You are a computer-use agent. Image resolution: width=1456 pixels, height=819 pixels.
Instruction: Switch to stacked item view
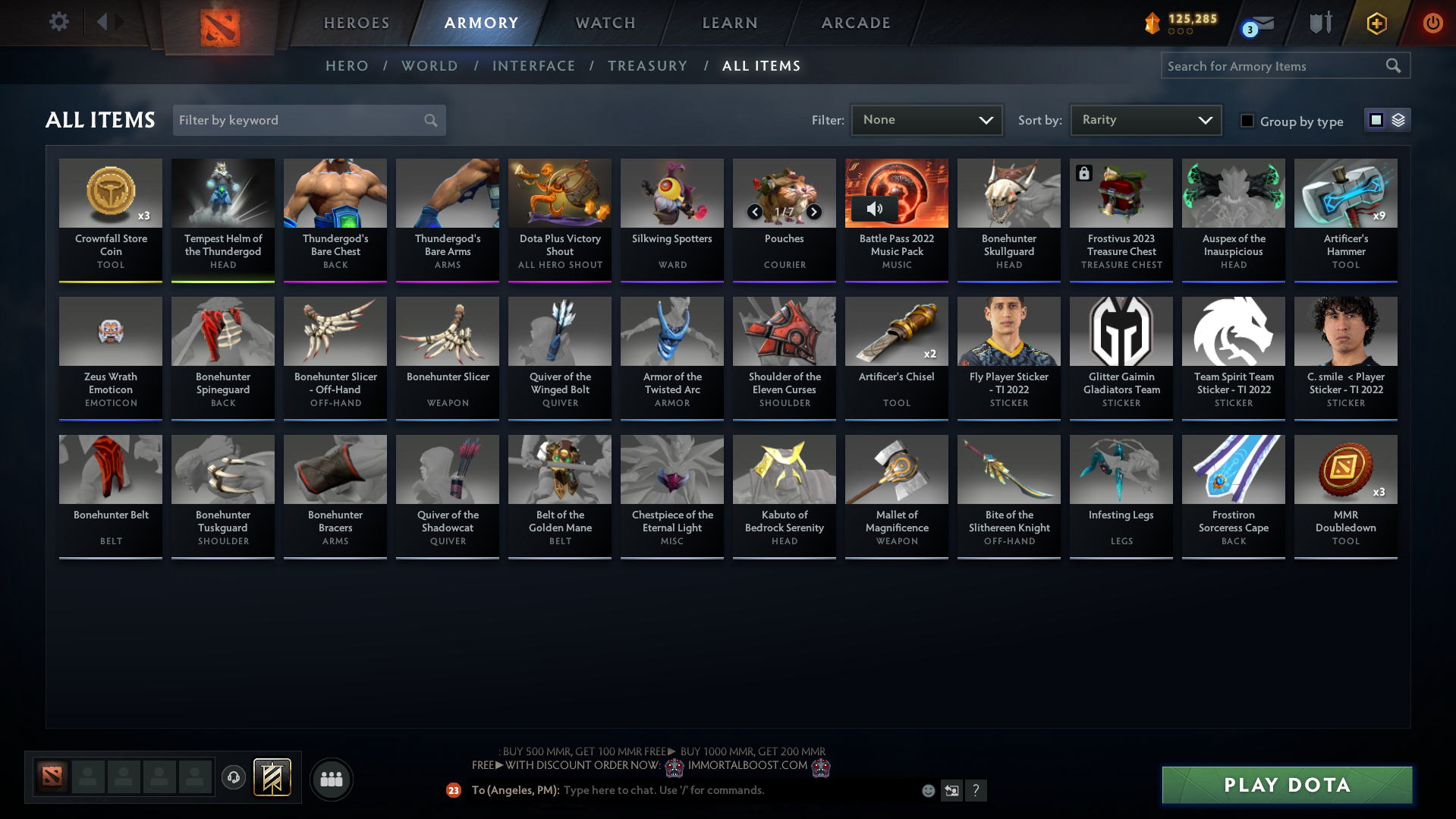1398,120
